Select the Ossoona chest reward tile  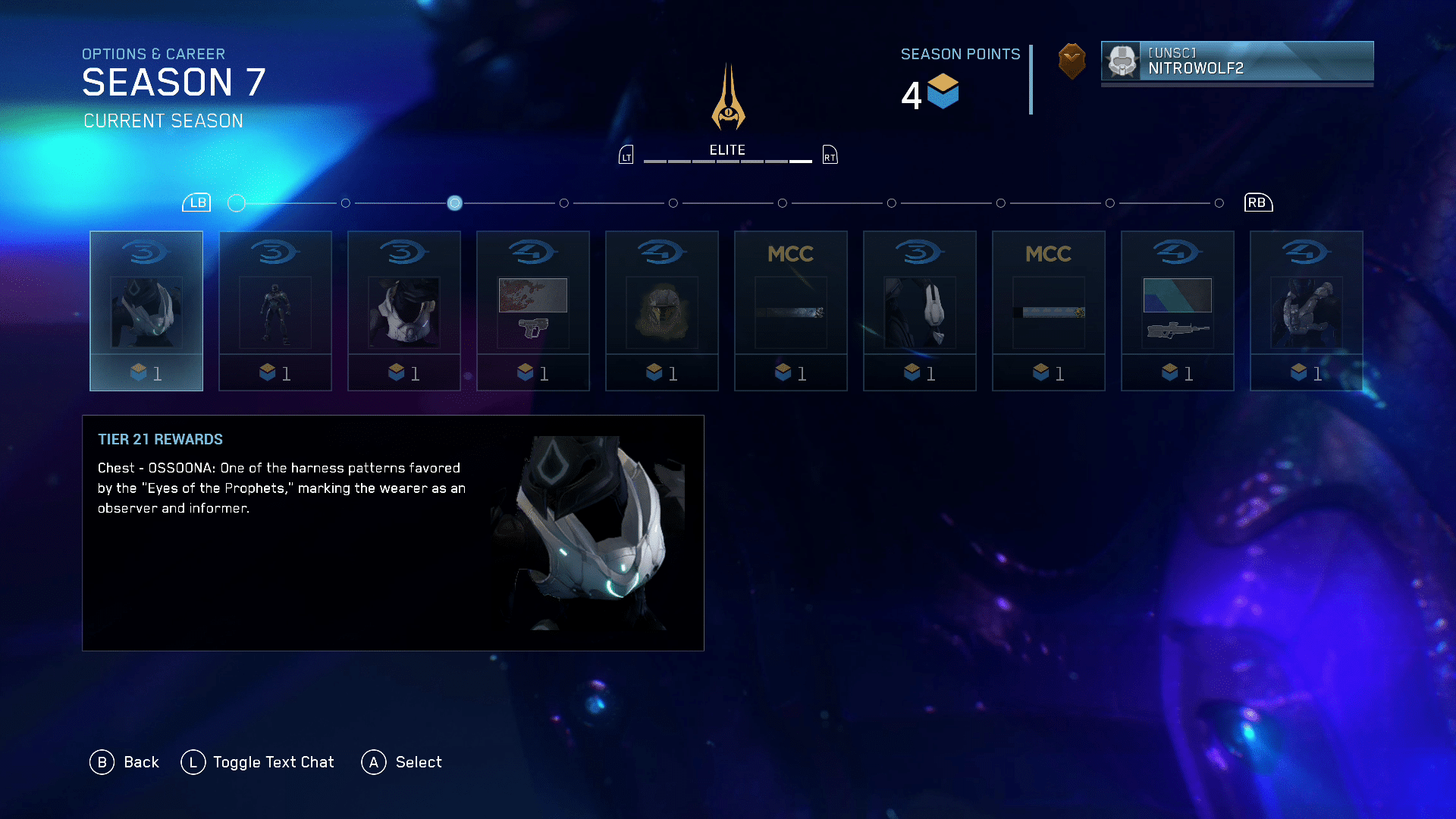(x=146, y=311)
